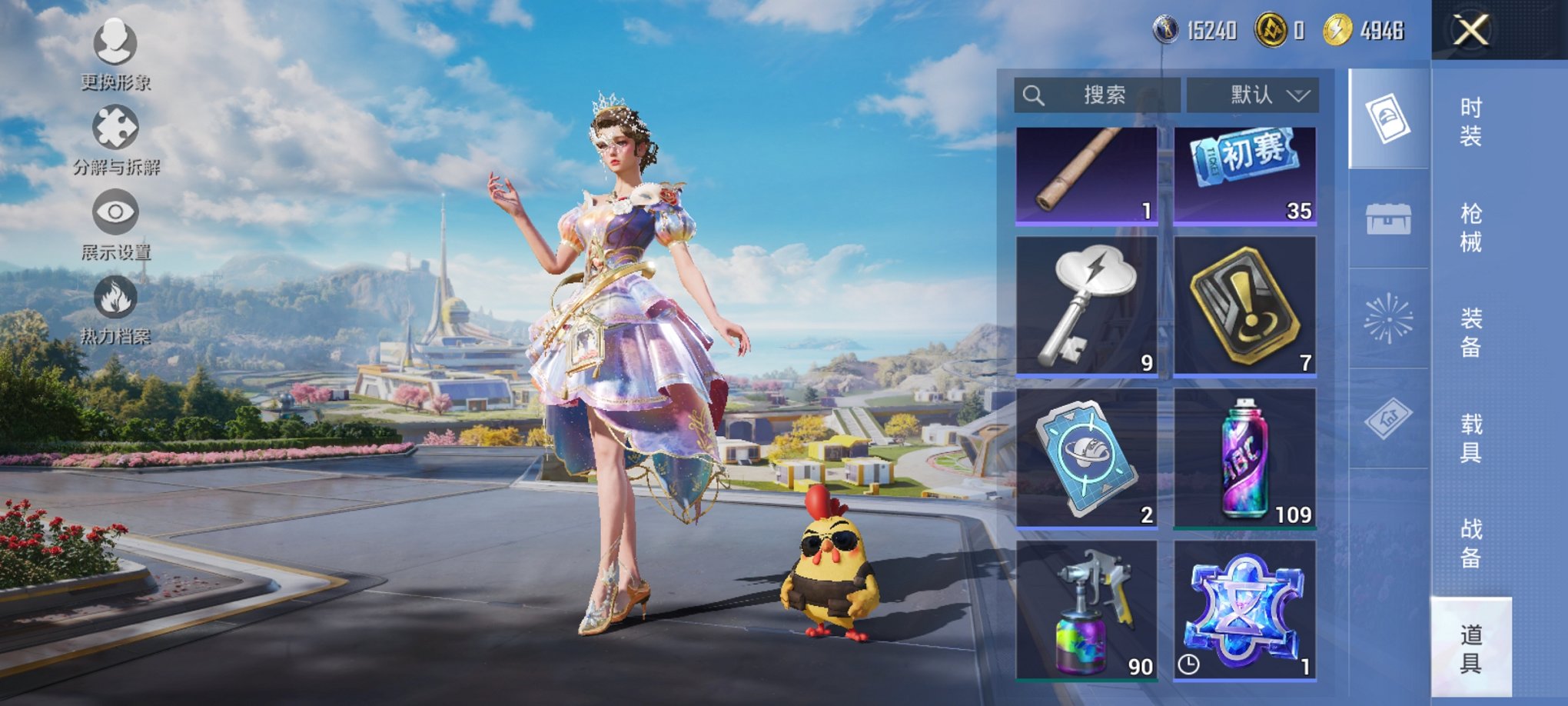The height and width of the screenshot is (706, 1568).
Task: Switch to the 时装 outfit tab
Action: point(1470,122)
